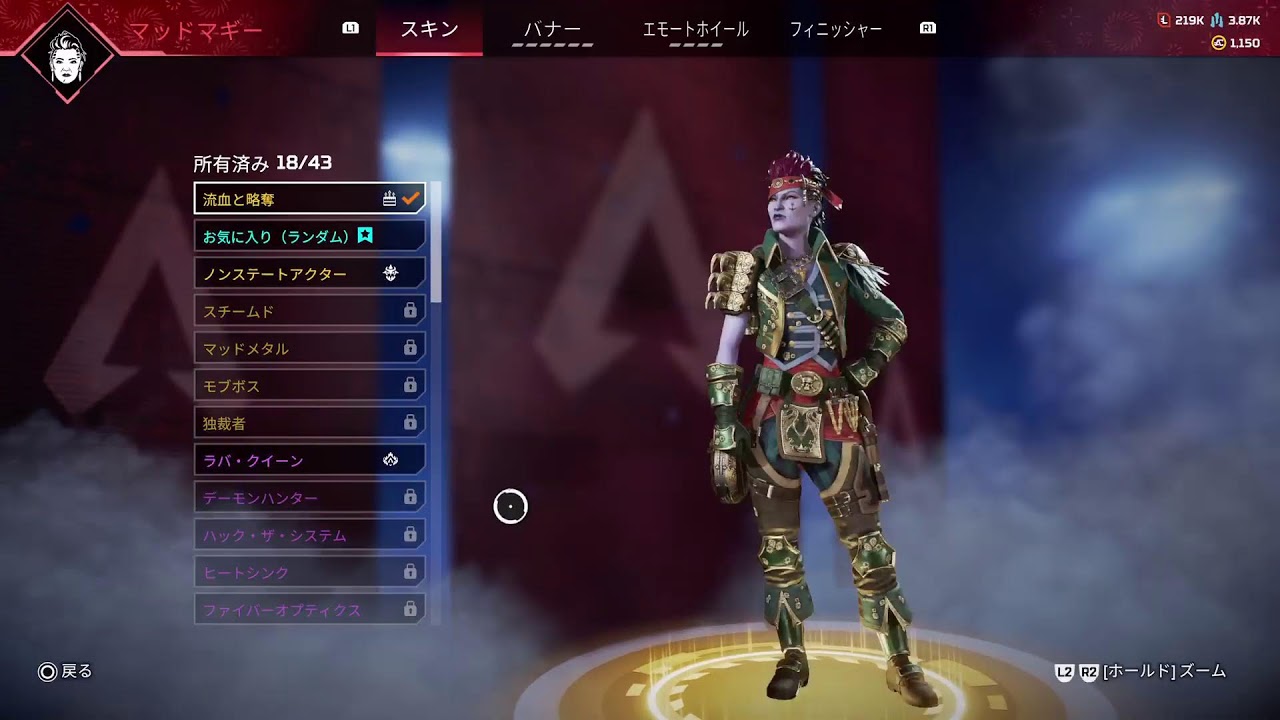This screenshot has height=720, width=1280.
Task: Toggle the lock icon on 独裁者 skin
Action: click(410, 422)
